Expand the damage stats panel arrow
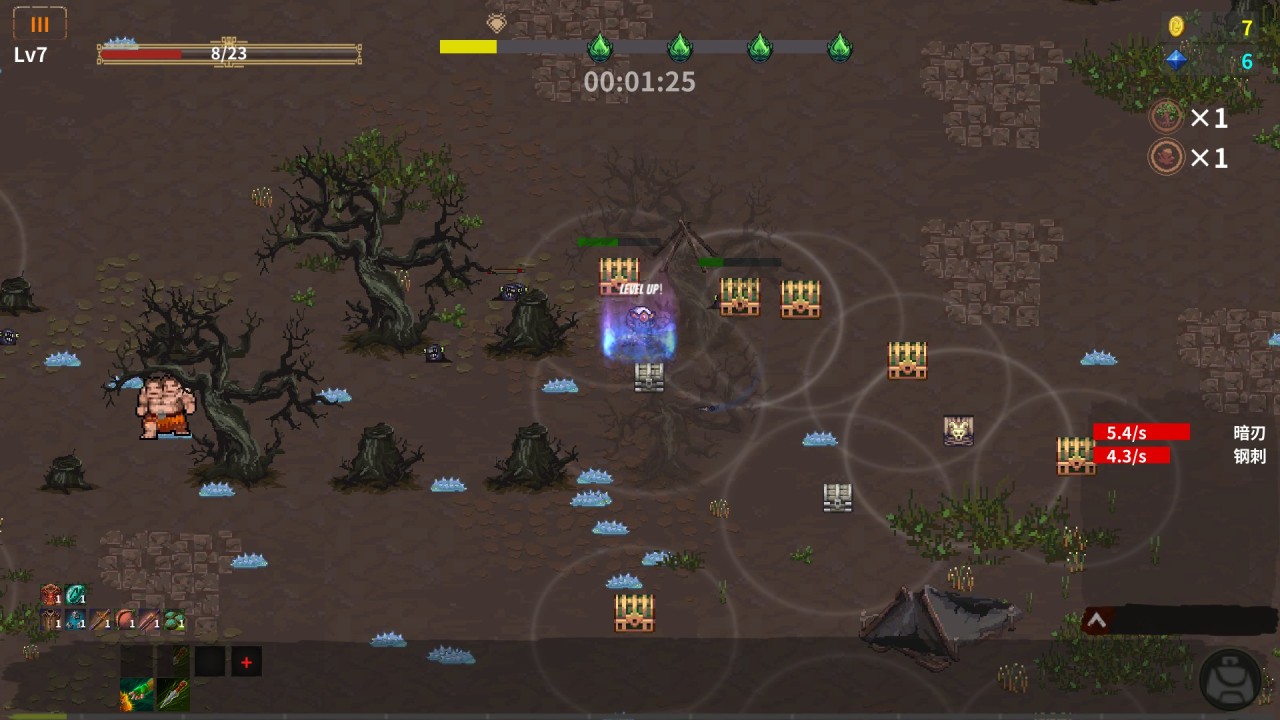The width and height of the screenshot is (1280, 720). 1096,621
